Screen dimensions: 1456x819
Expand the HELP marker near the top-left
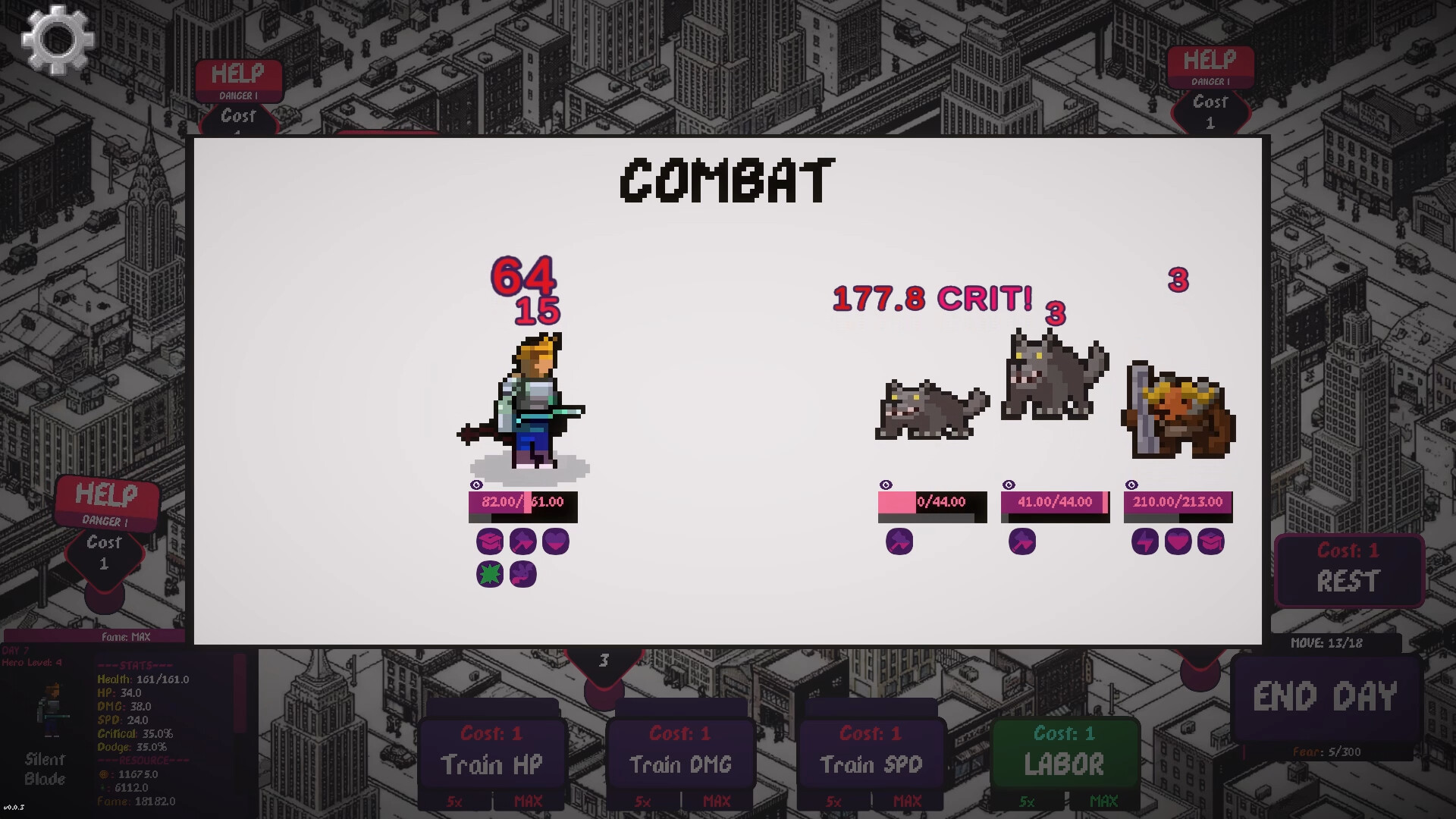point(240,74)
